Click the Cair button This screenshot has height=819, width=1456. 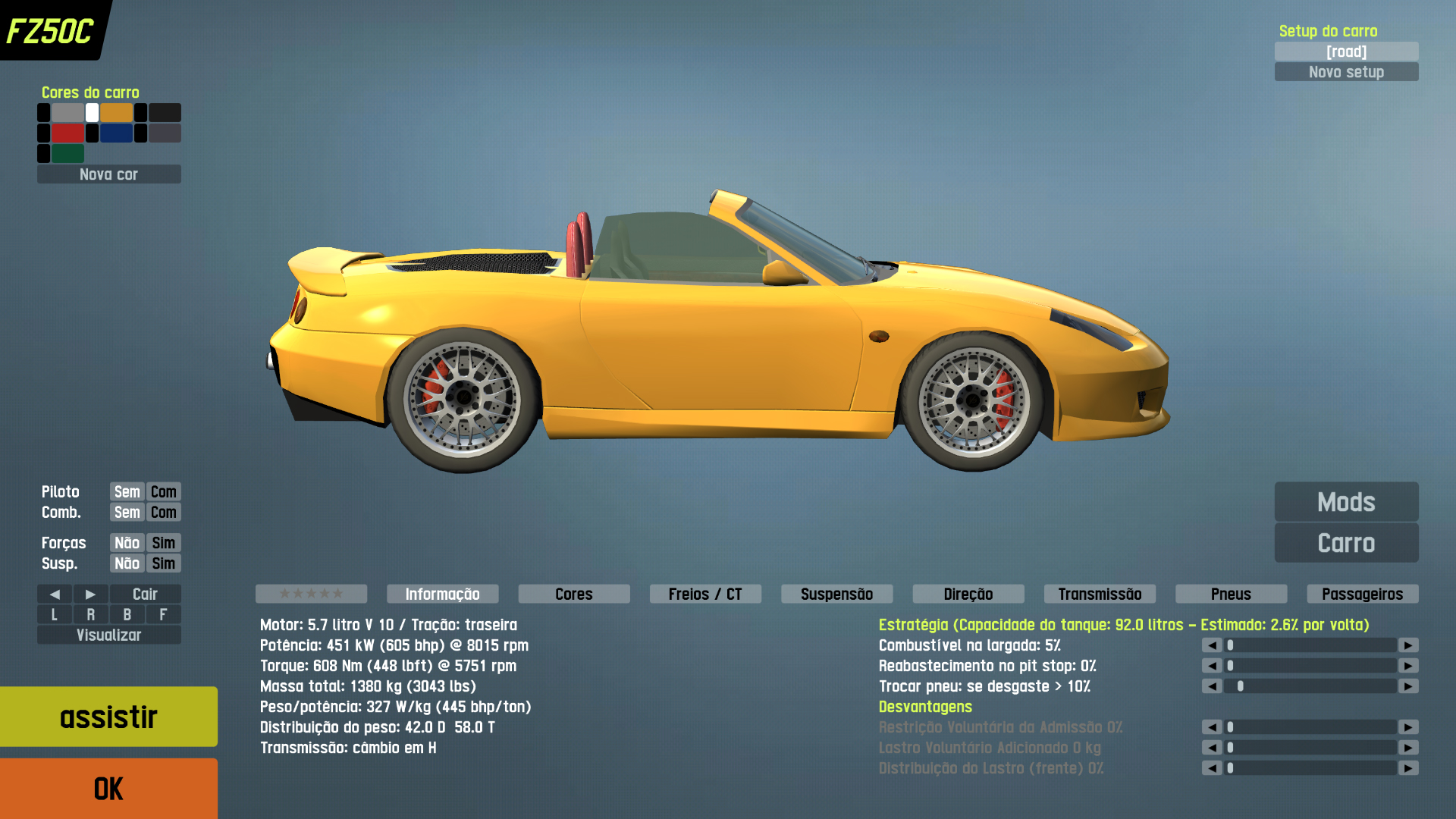tap(145, 594)
